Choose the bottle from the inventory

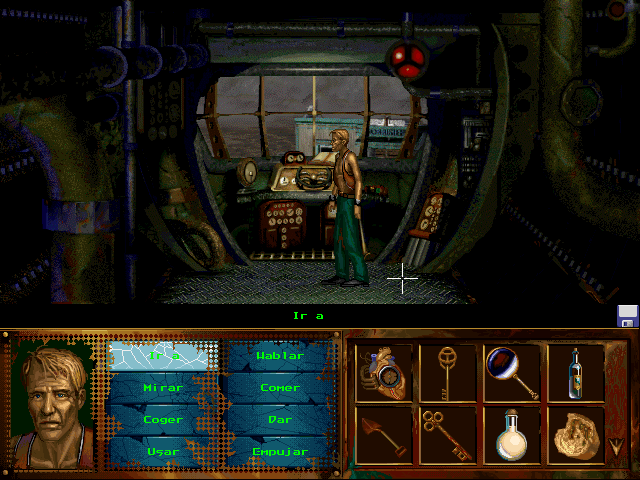click(x=575, y=372)
